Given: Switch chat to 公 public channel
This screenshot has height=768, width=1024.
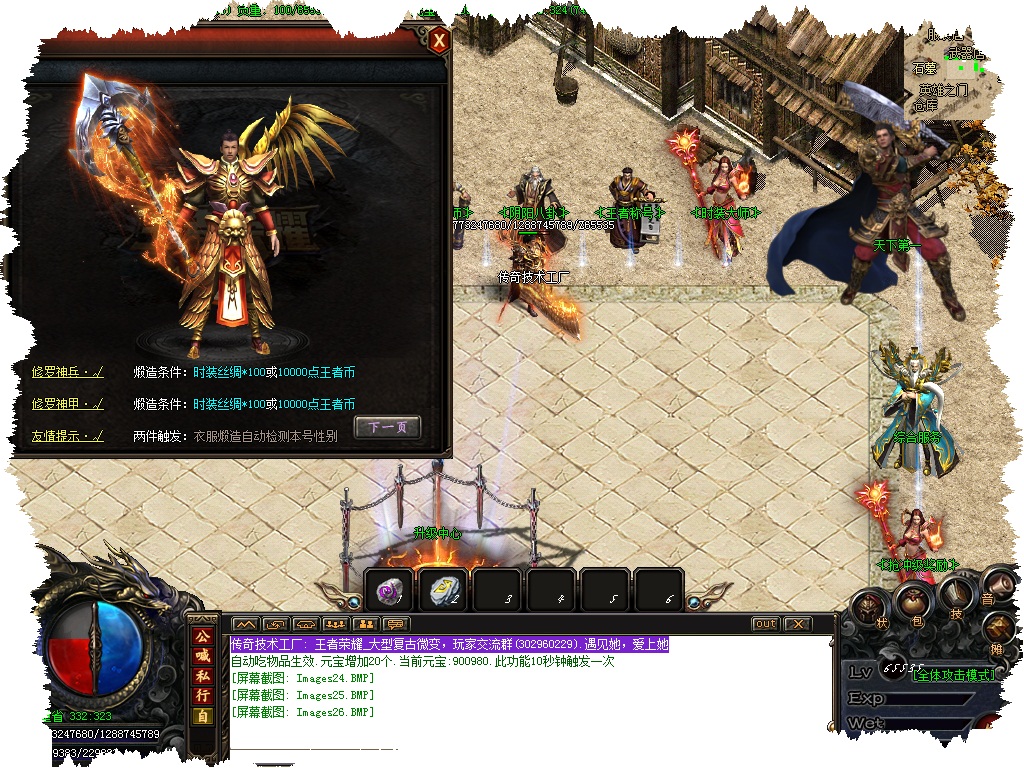Looking at the screenshot, I should [x=203, y=637].
